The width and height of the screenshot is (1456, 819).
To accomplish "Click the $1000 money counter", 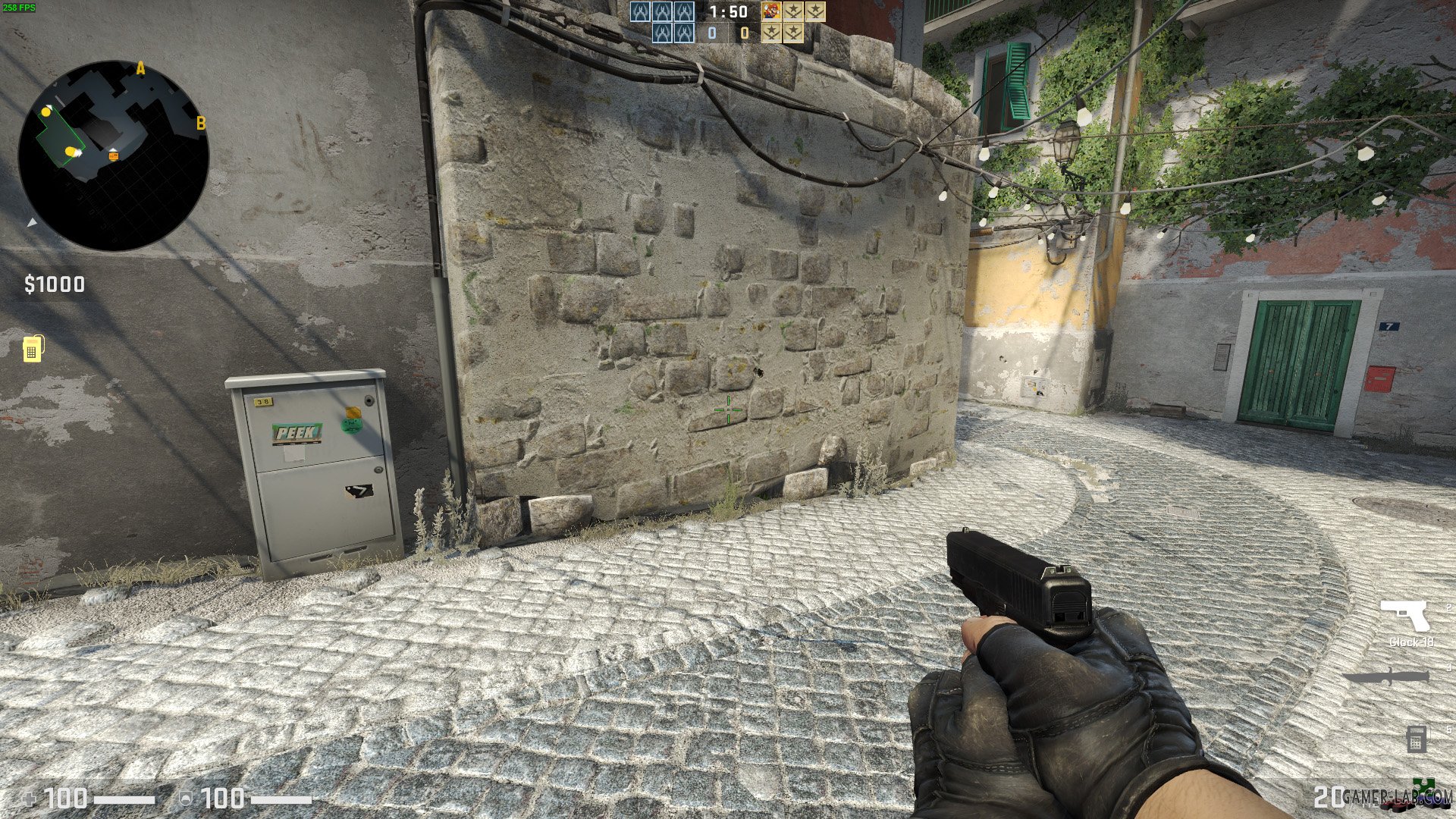I will click(x=53, y=285).
